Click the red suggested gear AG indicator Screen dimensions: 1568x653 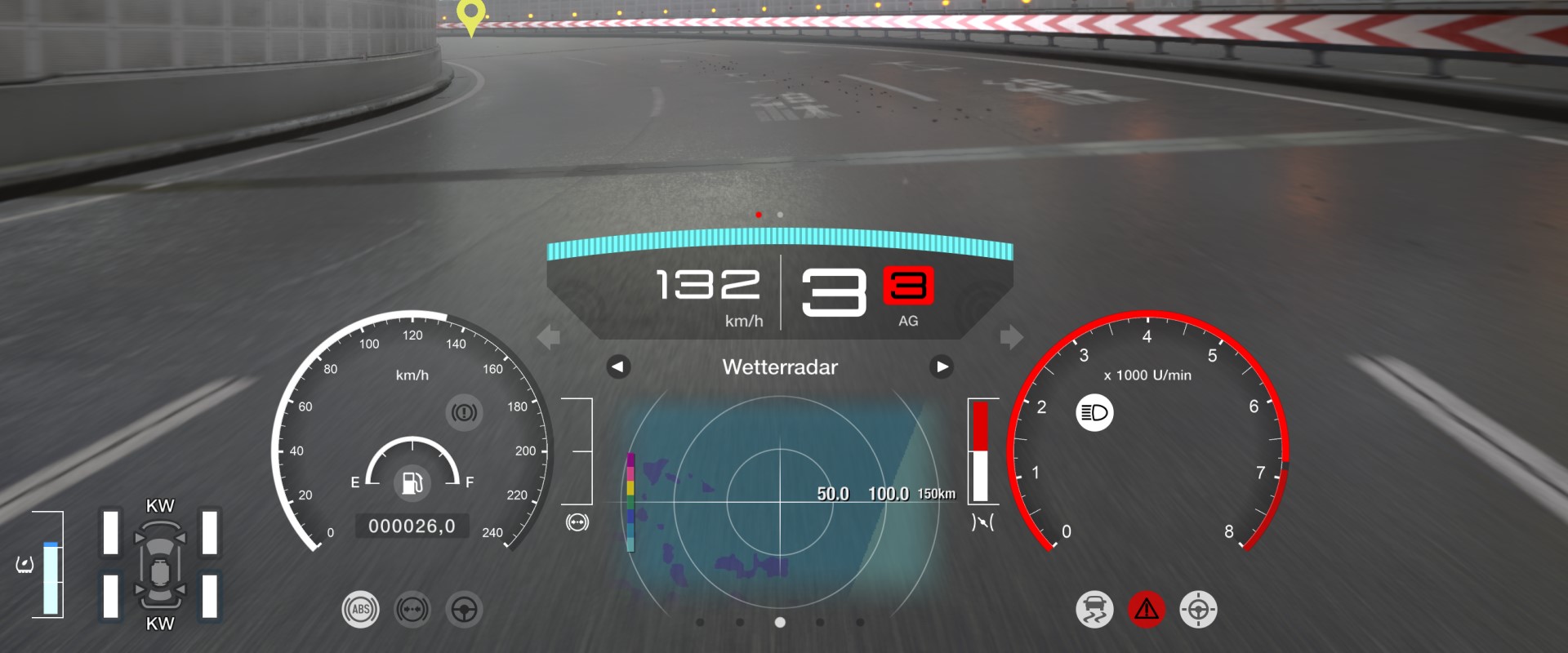point(908,287)
